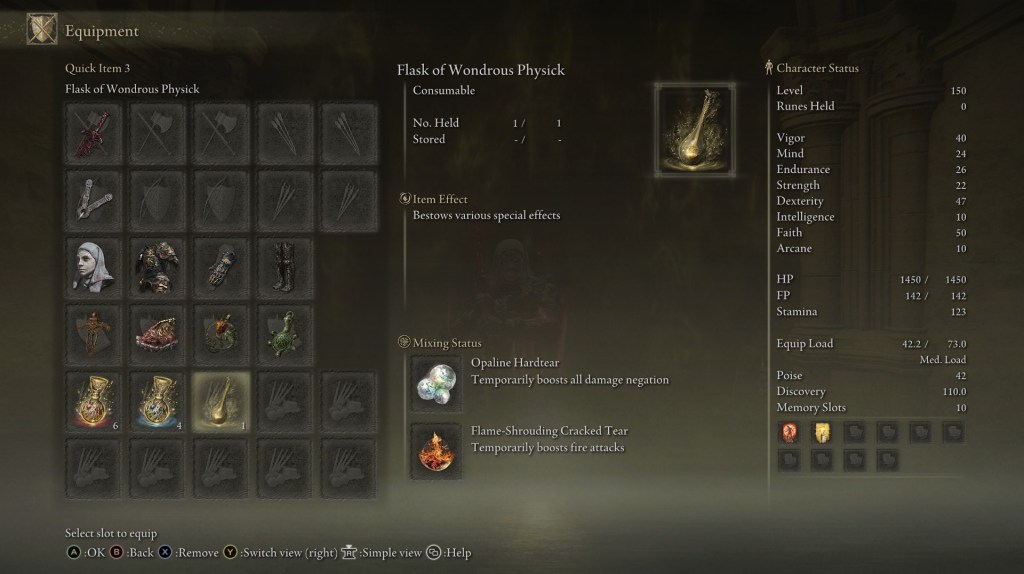The width and height of the screenshot is (1024, 574).
Task: Open the green turtle talisman slot
Action: [x=284, y=335]
